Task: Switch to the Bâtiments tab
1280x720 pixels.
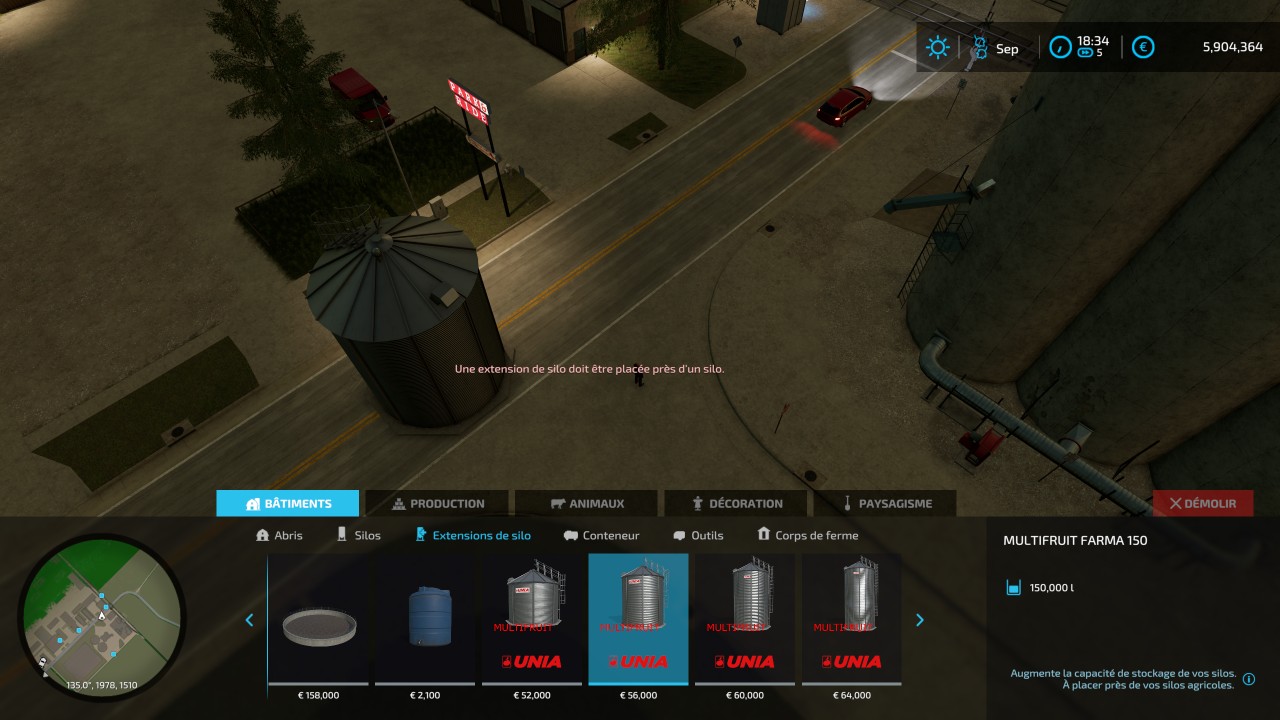Action: pos(288,504)
